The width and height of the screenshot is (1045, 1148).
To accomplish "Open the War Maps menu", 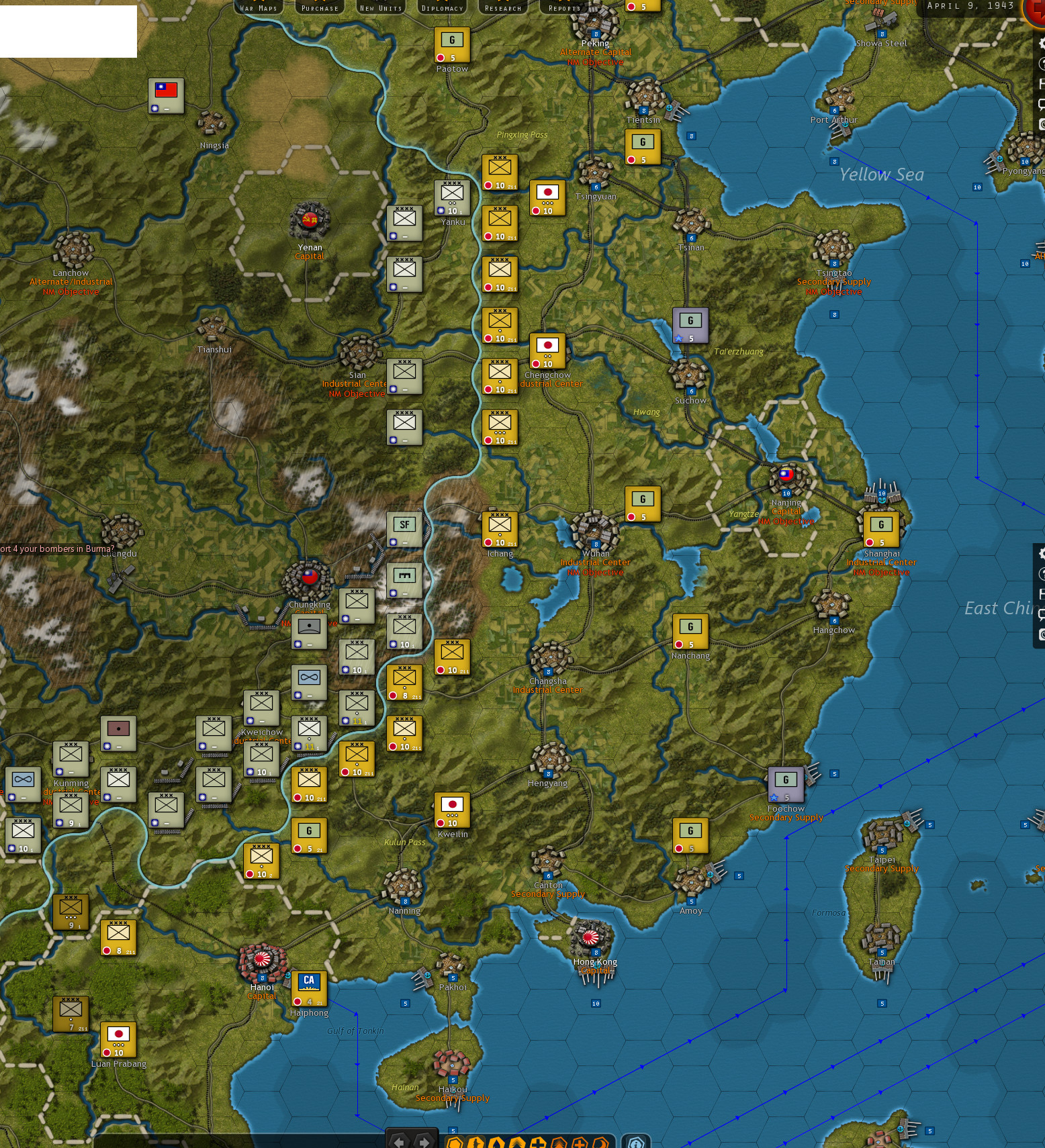I will 259,8.
